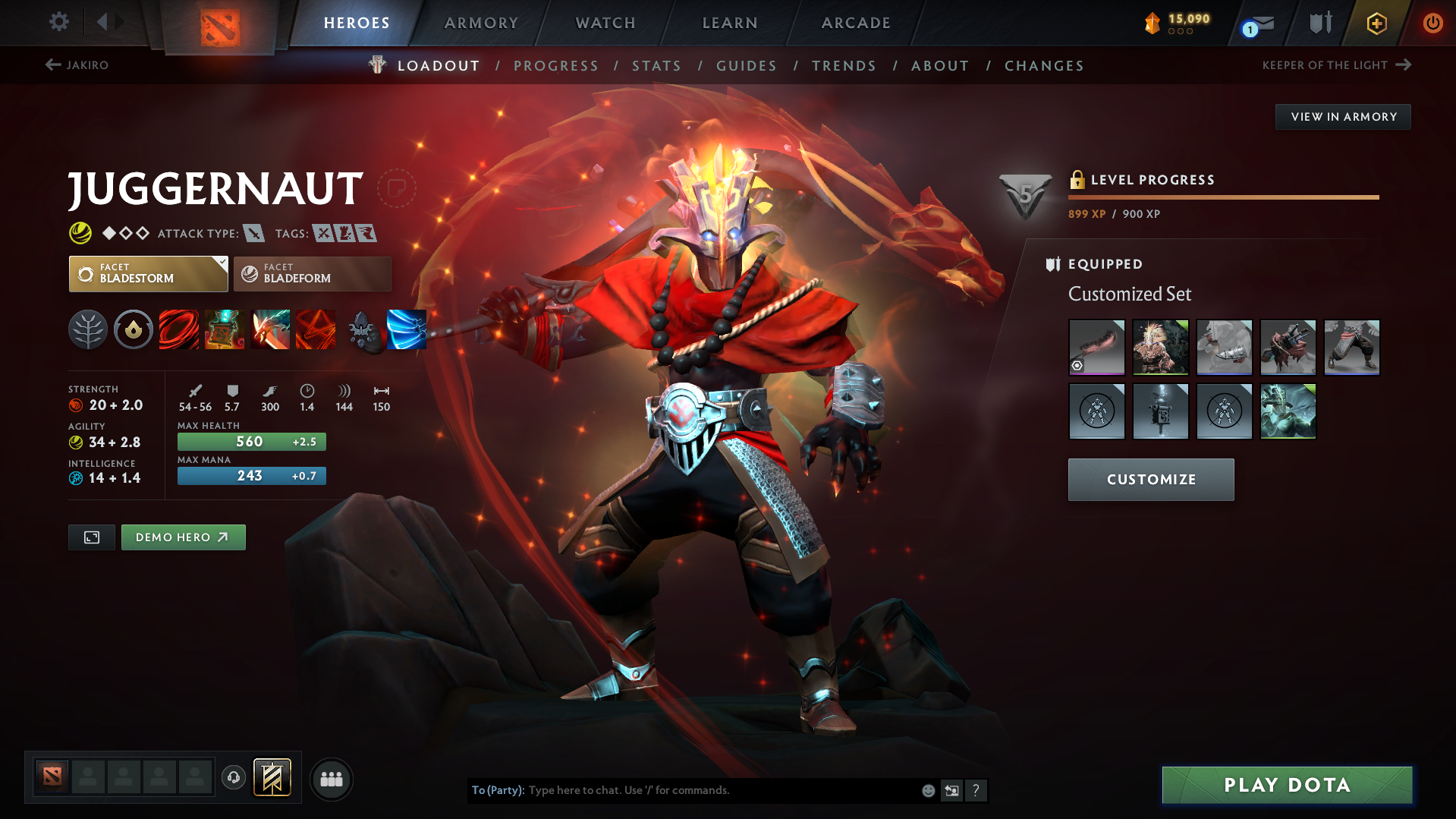This screenshot has height=819, width=1456.
Task: Select the Healing Ward ability icon
Action: [x=225, y=329]
